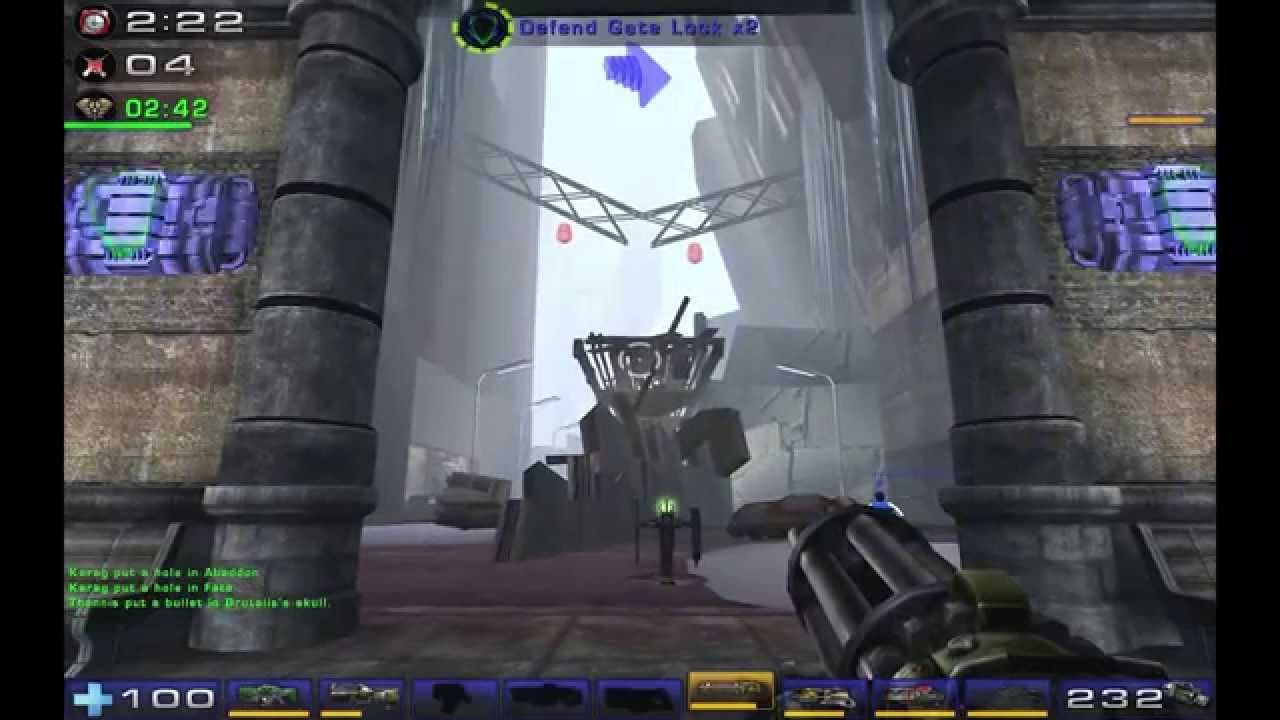Click the adrenaline badge beside 02:42
Image resolution: width=1280 pixels, height=720 pixels.
(x=94, y=106)
